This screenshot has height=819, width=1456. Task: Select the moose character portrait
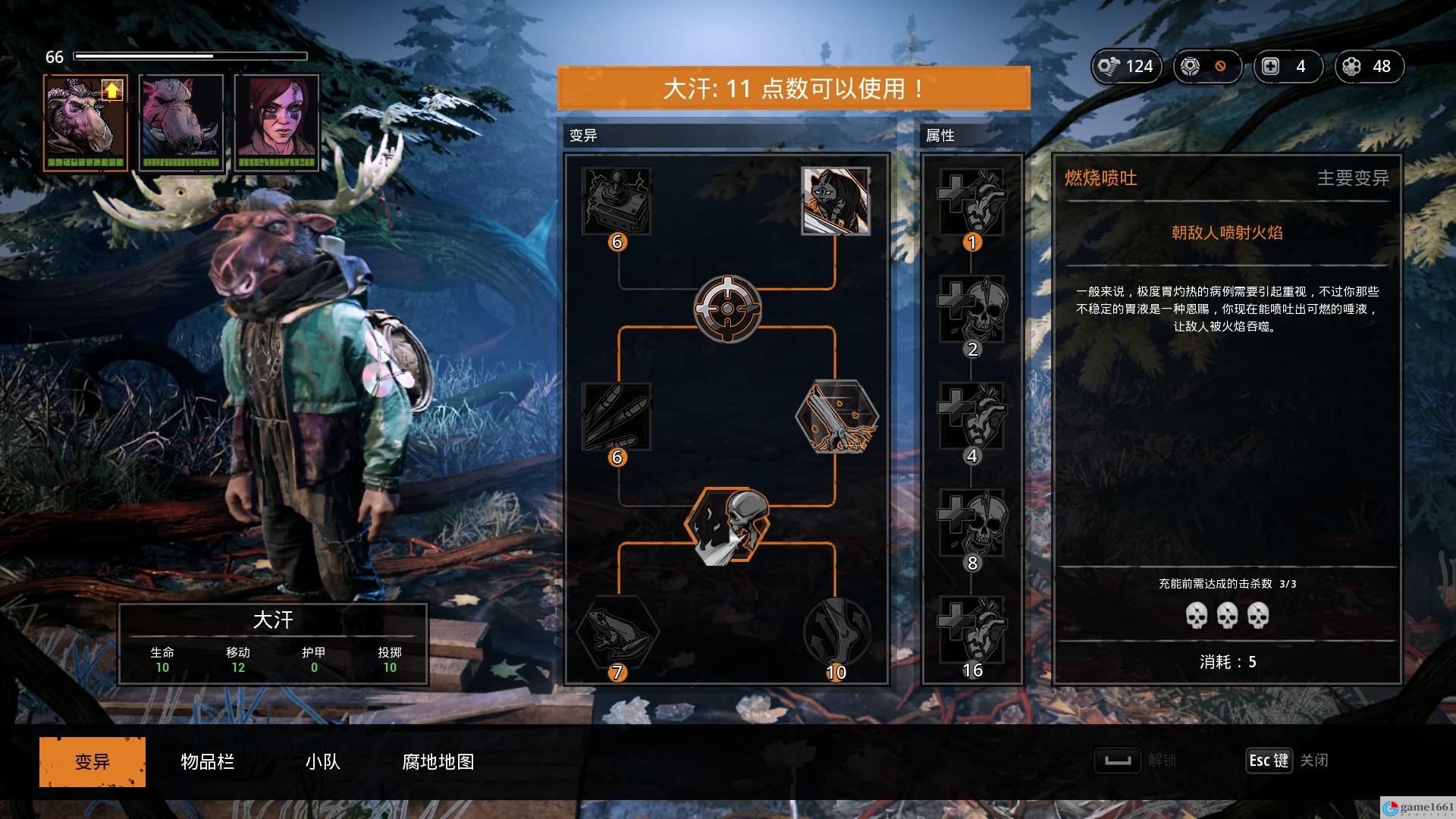[x=85, y=123]
